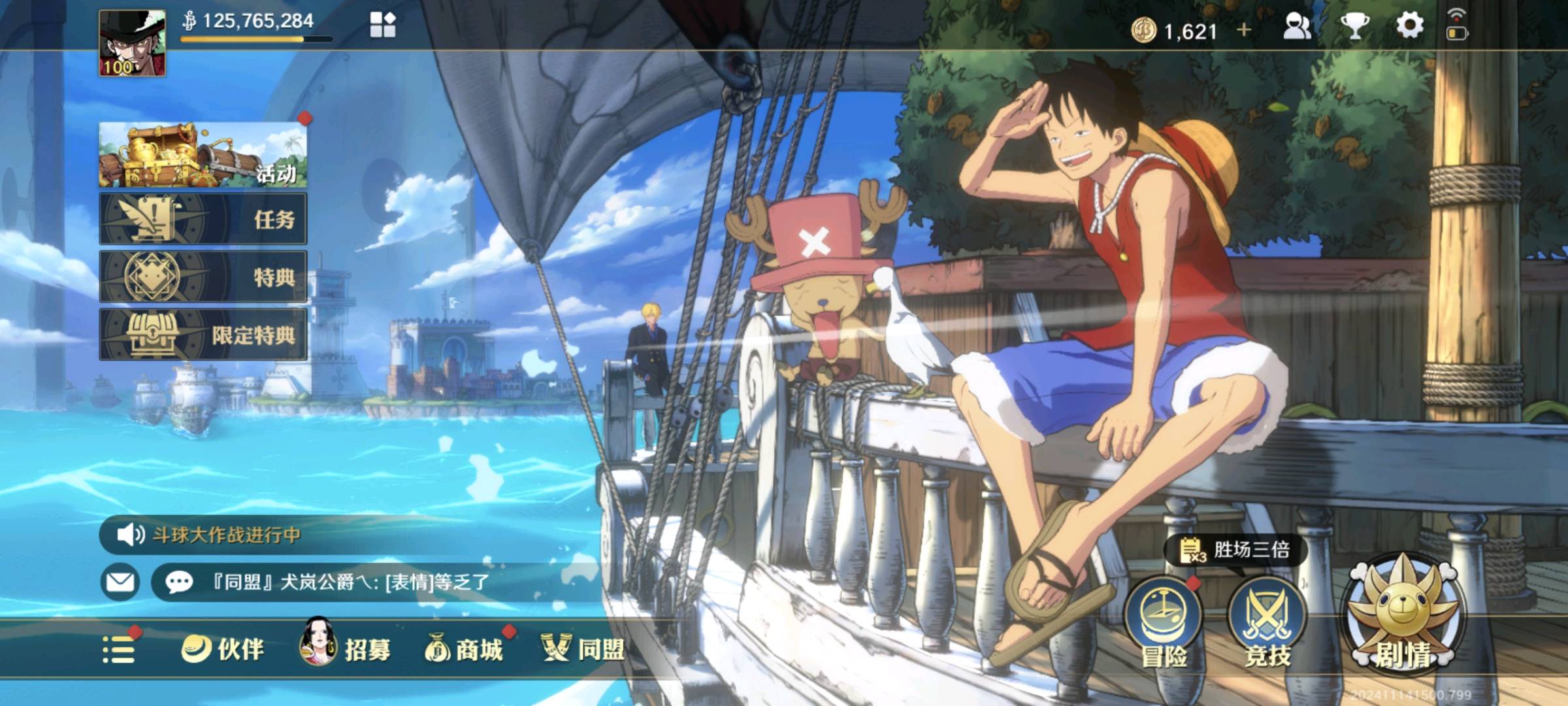The width and height of the screenshot is (1568, 706).
Task: Open the trophy rankings icon
Action: click(1354, 27)
